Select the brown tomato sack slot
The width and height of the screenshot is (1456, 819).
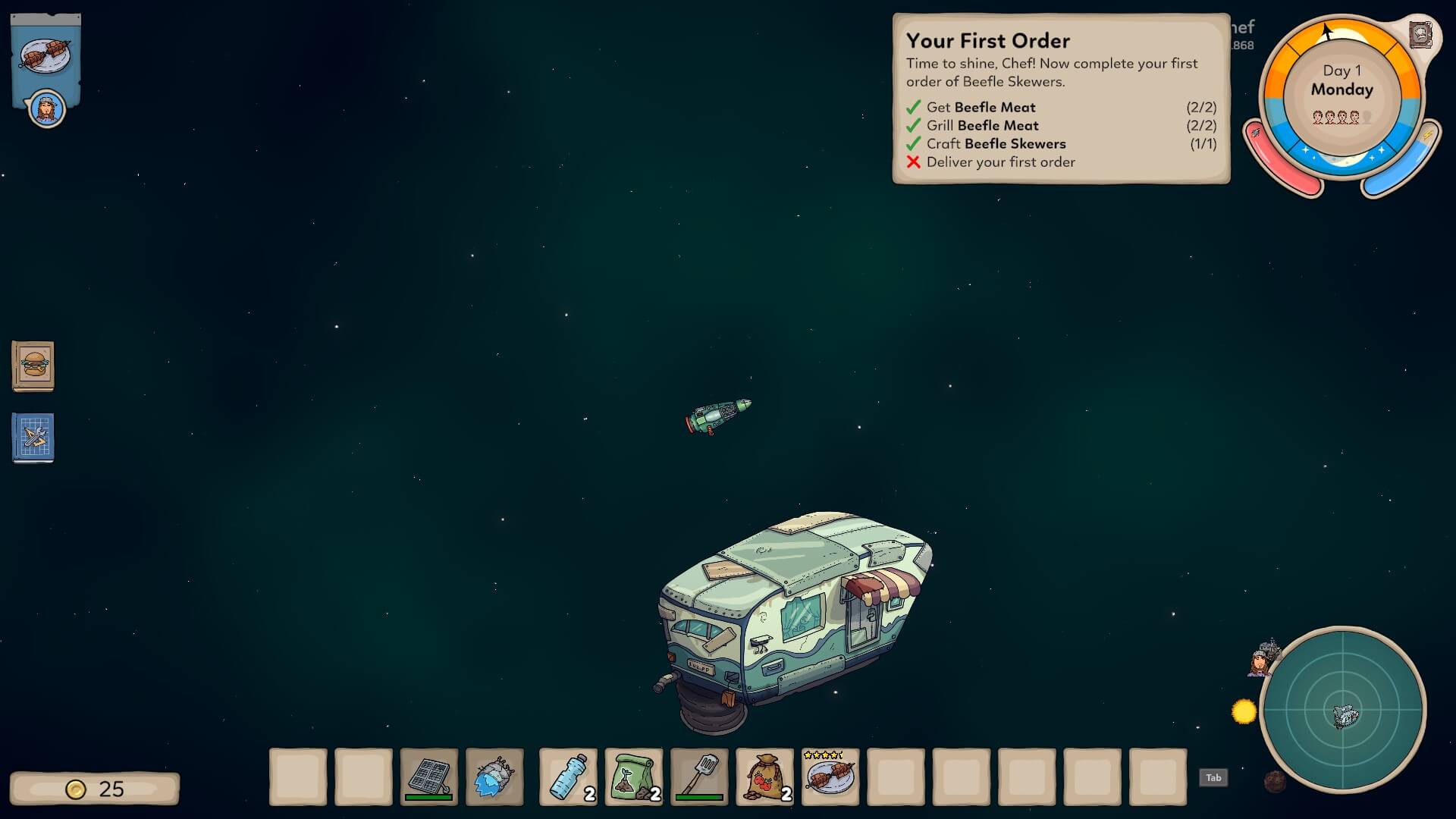coord(765,777)
